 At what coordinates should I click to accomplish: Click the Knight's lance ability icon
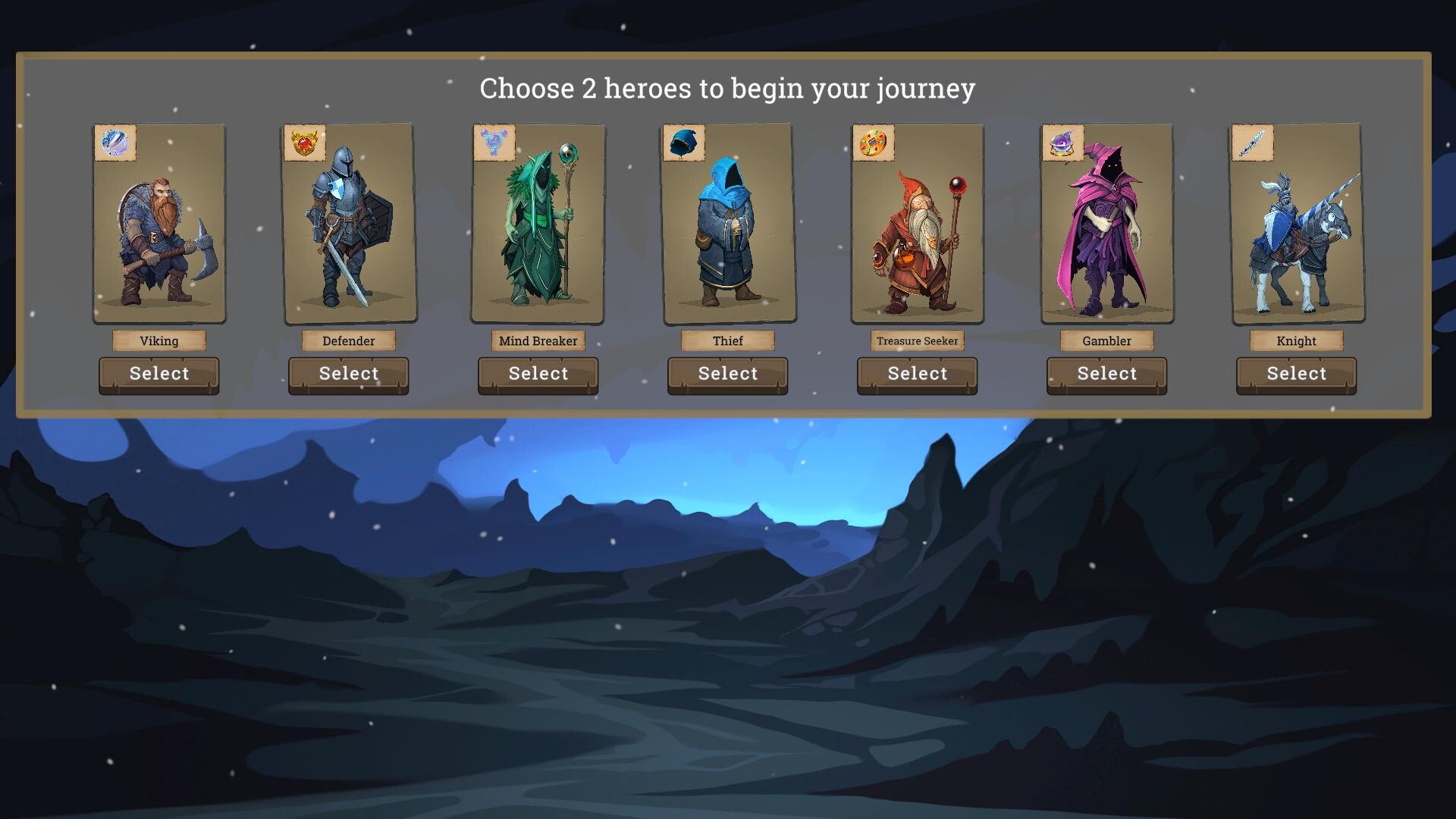1252,143
